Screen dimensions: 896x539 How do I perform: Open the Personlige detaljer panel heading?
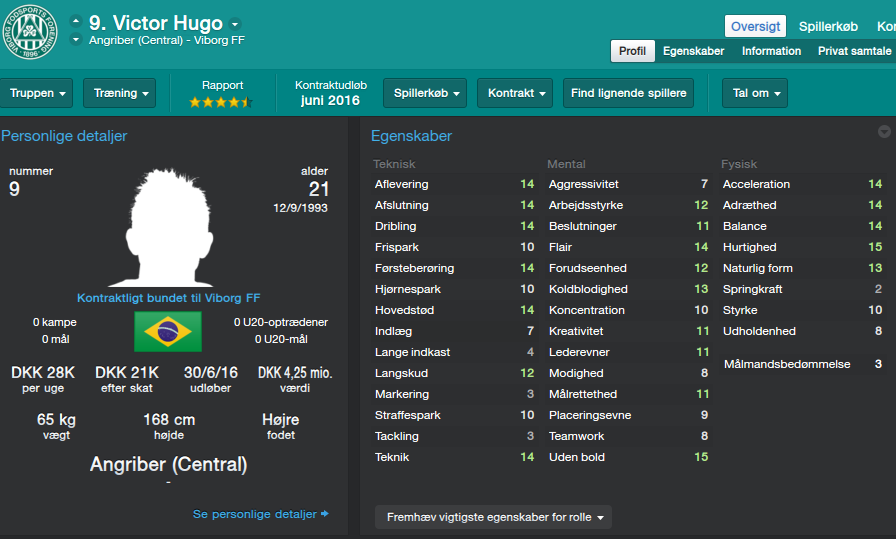coord(64,136)
